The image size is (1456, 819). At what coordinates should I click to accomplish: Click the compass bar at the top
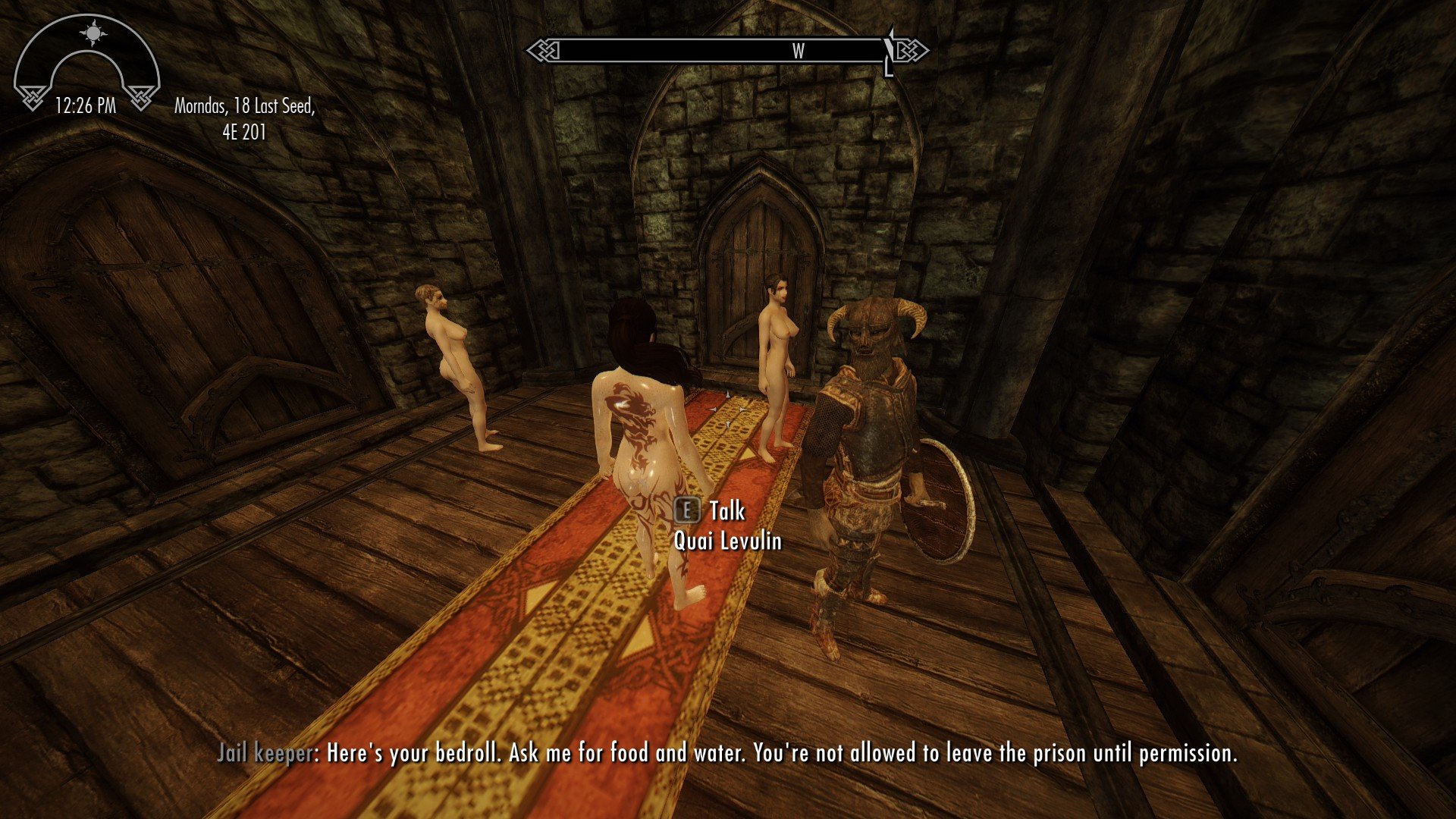[726, 52]
